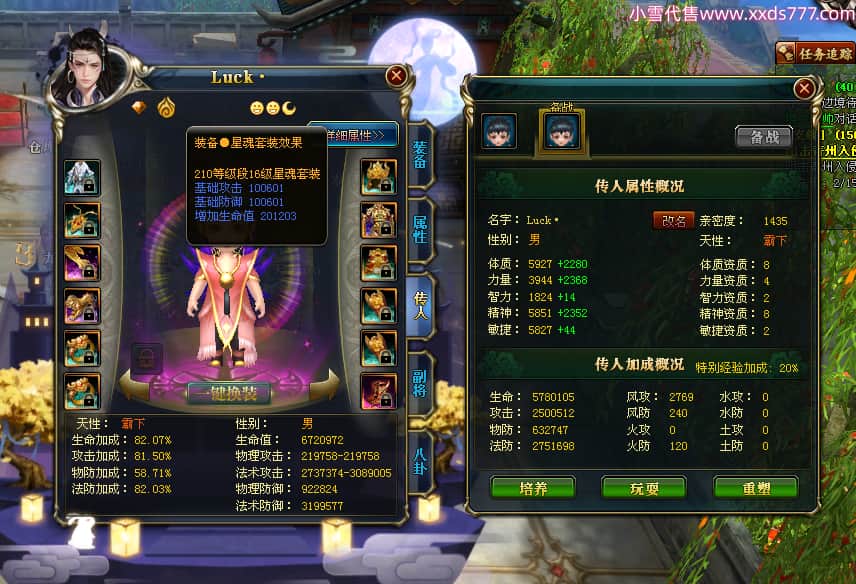
Task: Click the 一键换装 button
Action: [228, 393]
